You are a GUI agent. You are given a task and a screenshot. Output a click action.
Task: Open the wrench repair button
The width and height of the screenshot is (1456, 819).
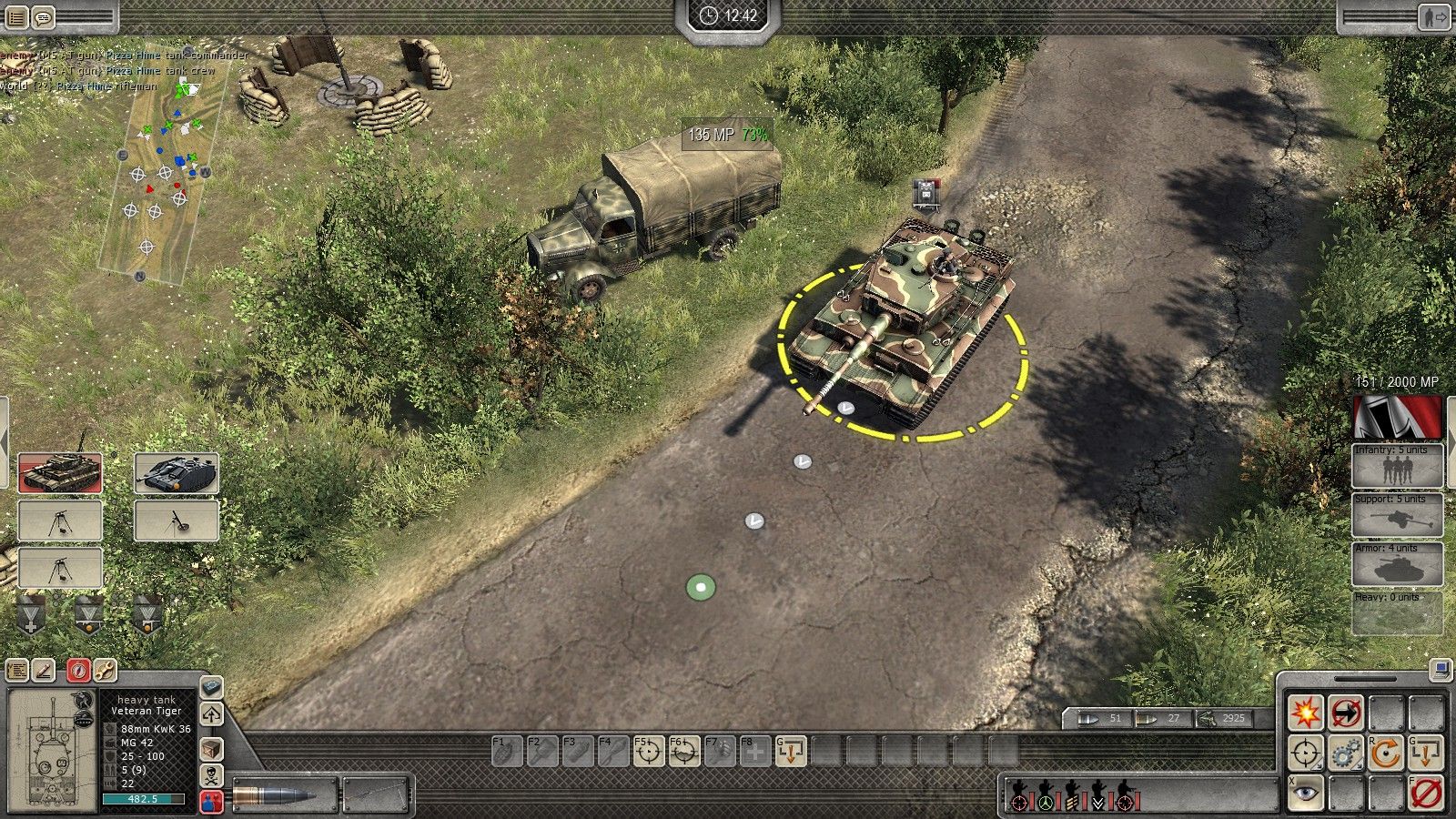tap(105, 671)
